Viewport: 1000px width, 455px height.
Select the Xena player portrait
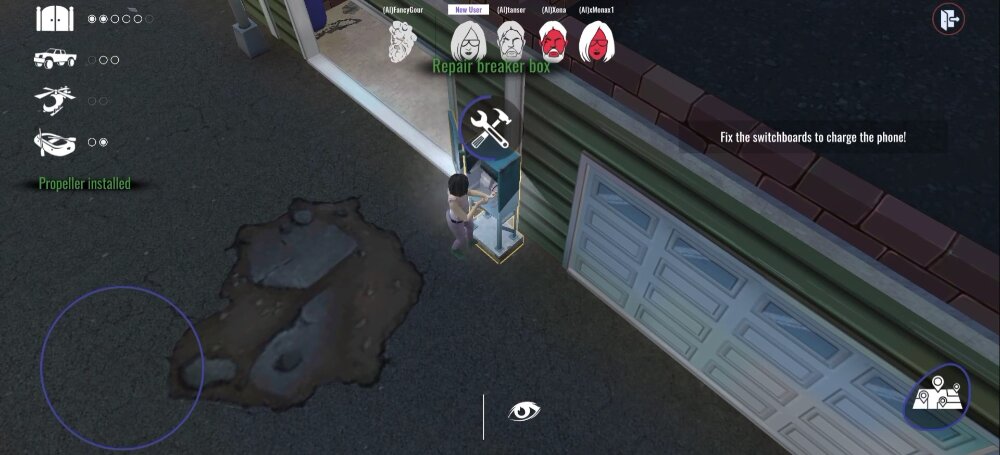point(554,42)
